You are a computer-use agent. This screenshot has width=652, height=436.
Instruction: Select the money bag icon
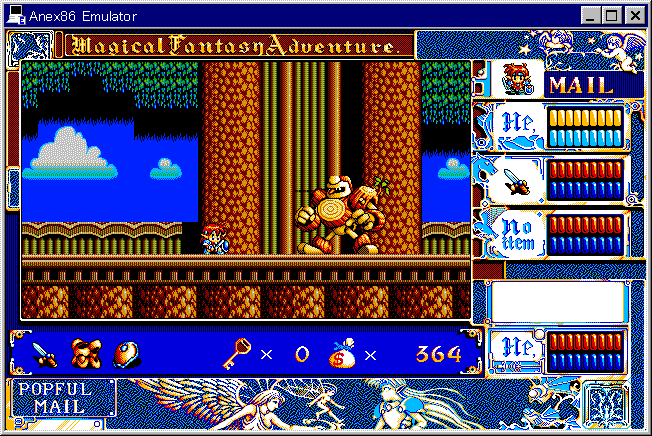[342, 353]
